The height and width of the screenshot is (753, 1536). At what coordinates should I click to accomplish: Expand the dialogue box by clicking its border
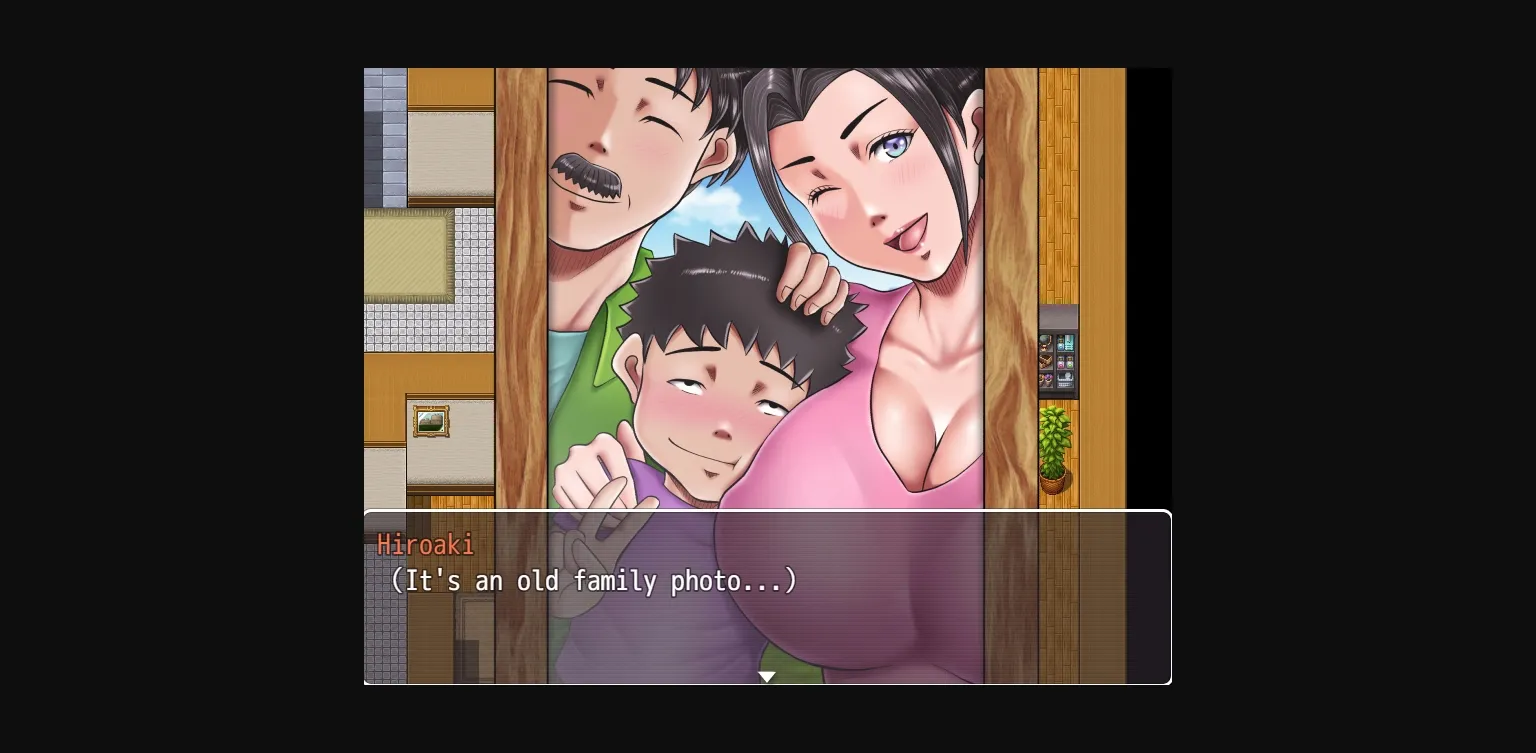(x=767, y=513)
